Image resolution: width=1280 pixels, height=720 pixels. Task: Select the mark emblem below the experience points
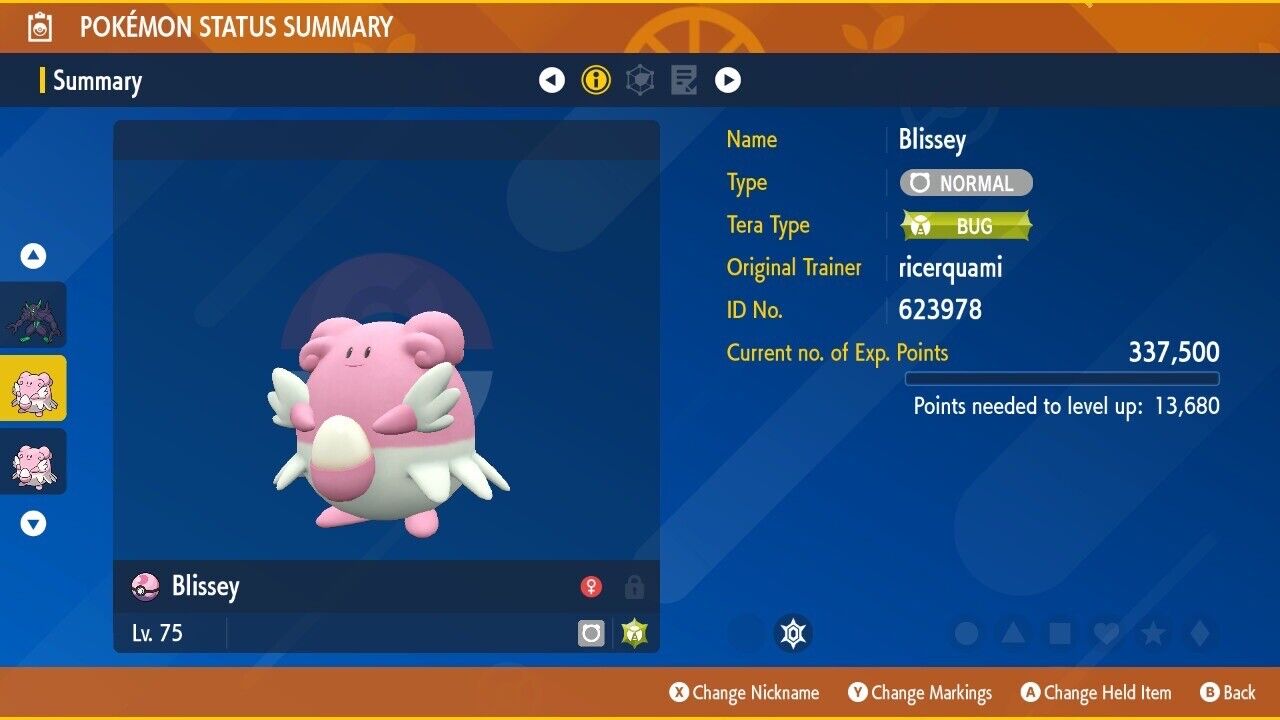[793, 633]
